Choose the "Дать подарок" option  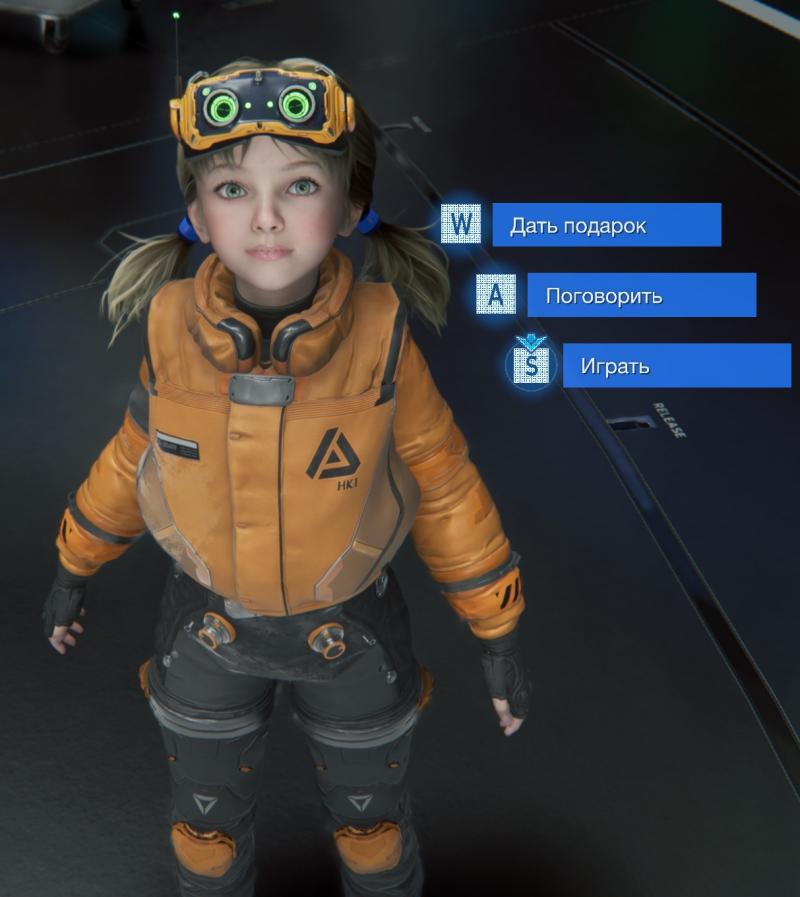coord(605,225)
